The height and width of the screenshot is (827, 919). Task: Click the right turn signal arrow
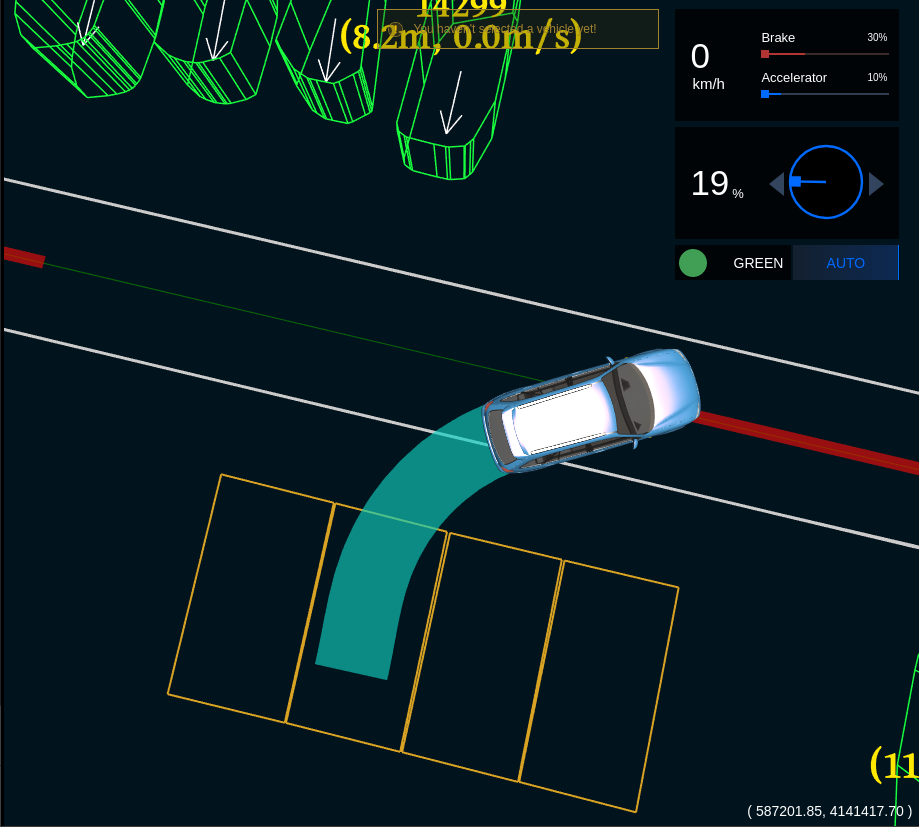tap(876, 184)
